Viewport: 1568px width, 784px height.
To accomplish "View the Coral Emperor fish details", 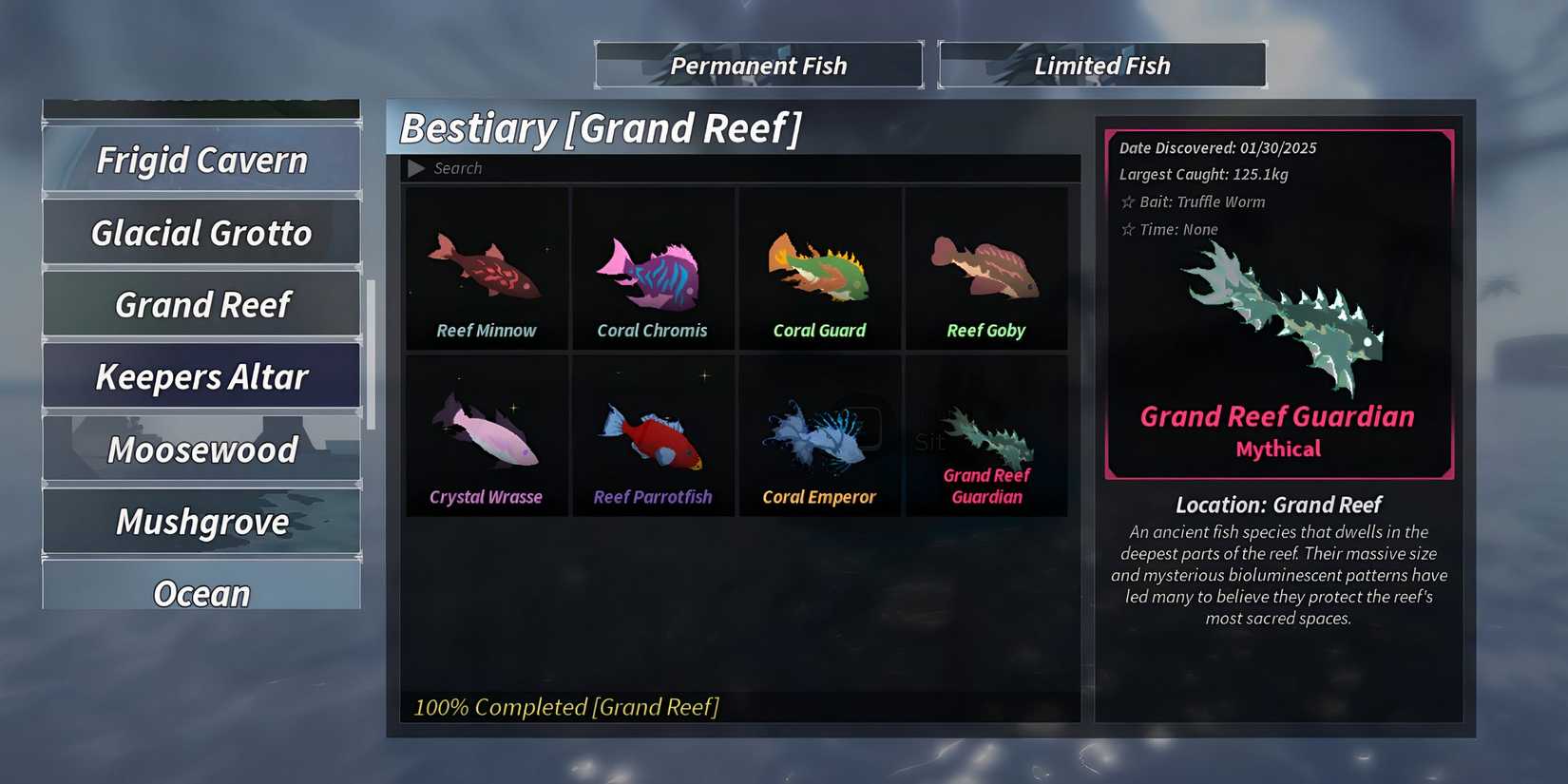I will tap(819, 437).
